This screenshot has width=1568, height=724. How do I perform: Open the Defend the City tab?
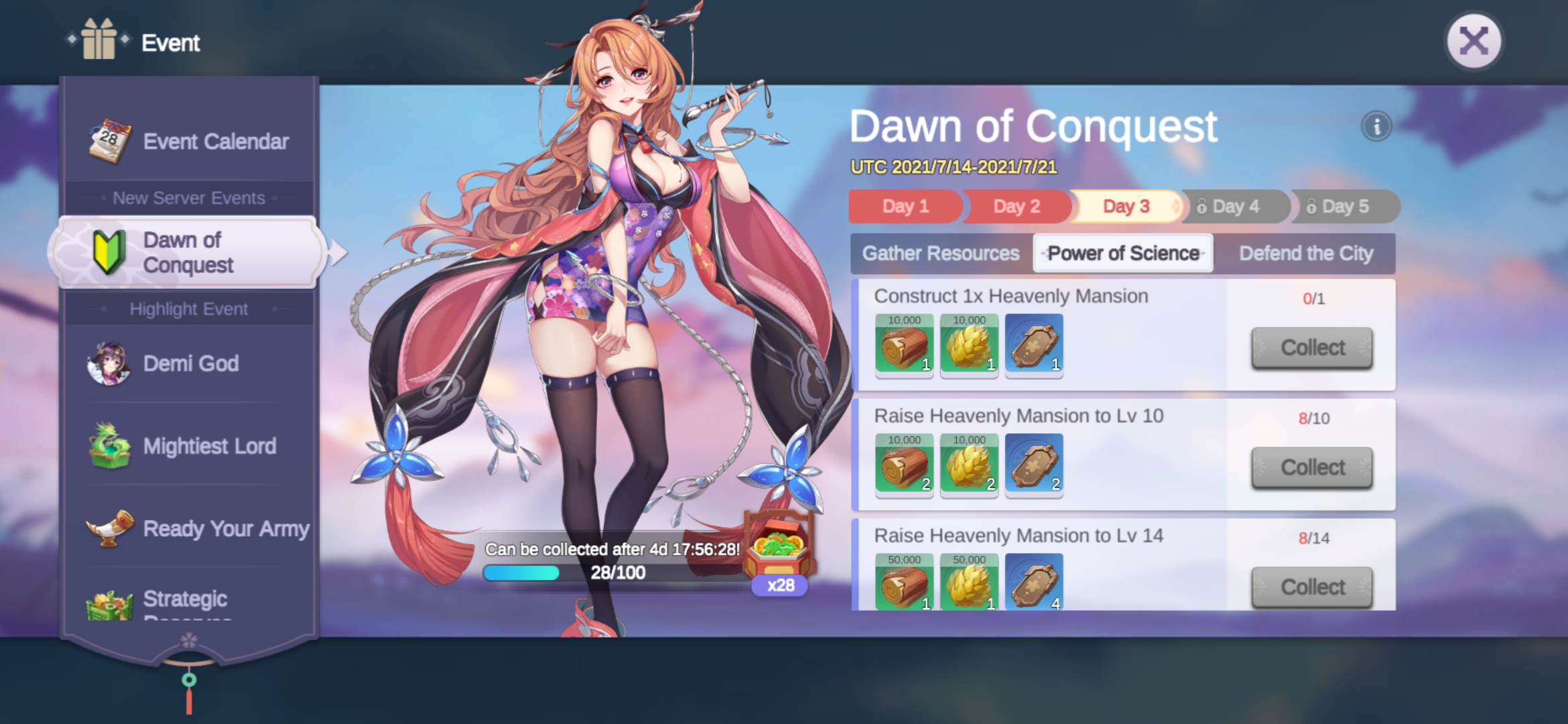point(1306,253)
